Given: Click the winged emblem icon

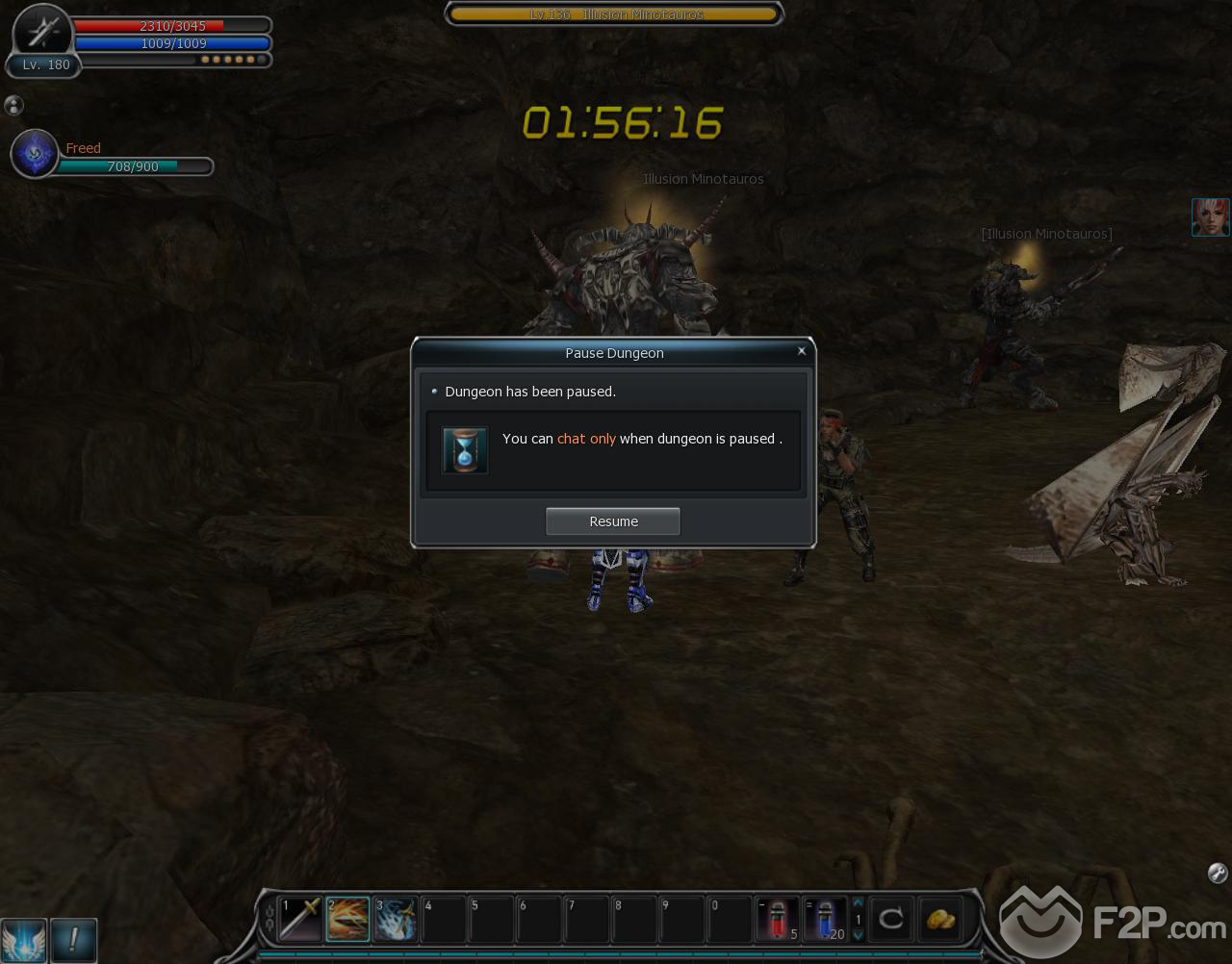Looking at the screenshot, I should pos(23,938).
